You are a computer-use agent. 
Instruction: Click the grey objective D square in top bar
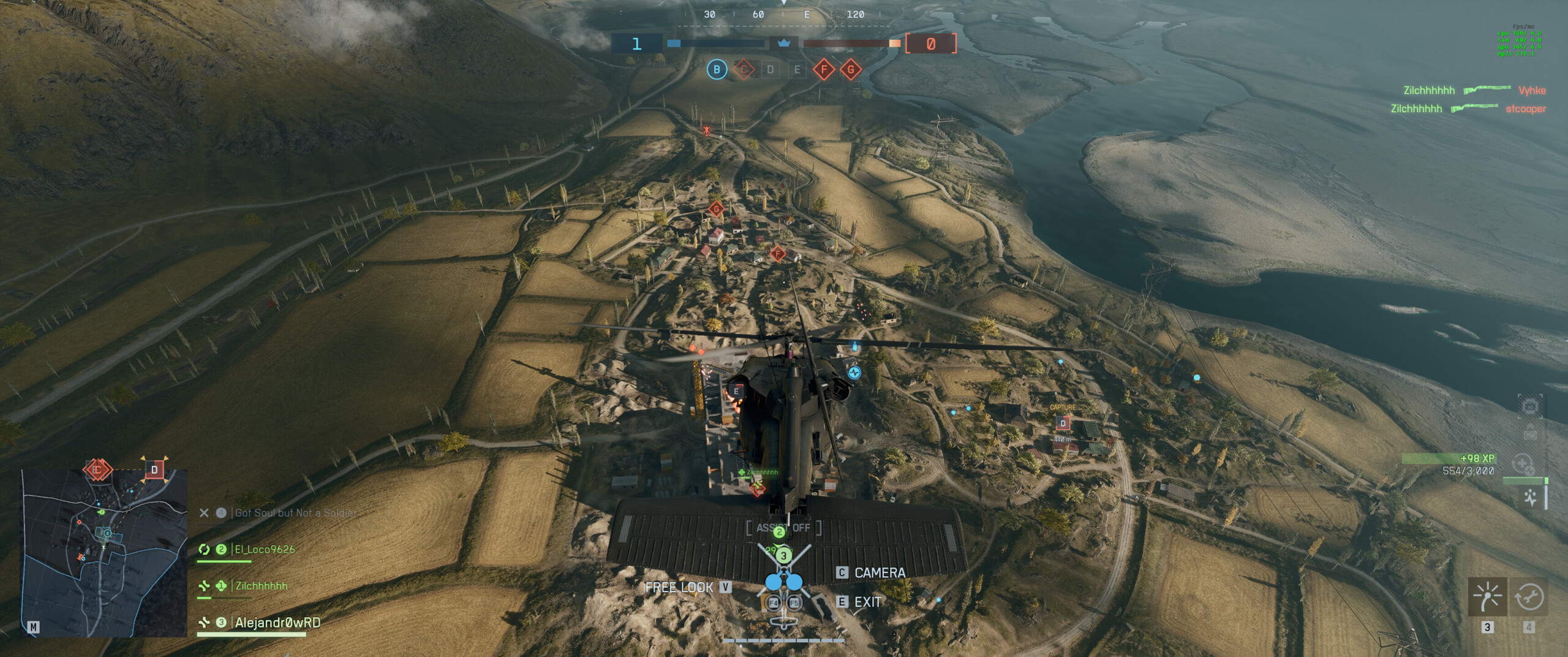tap(771, 69)
